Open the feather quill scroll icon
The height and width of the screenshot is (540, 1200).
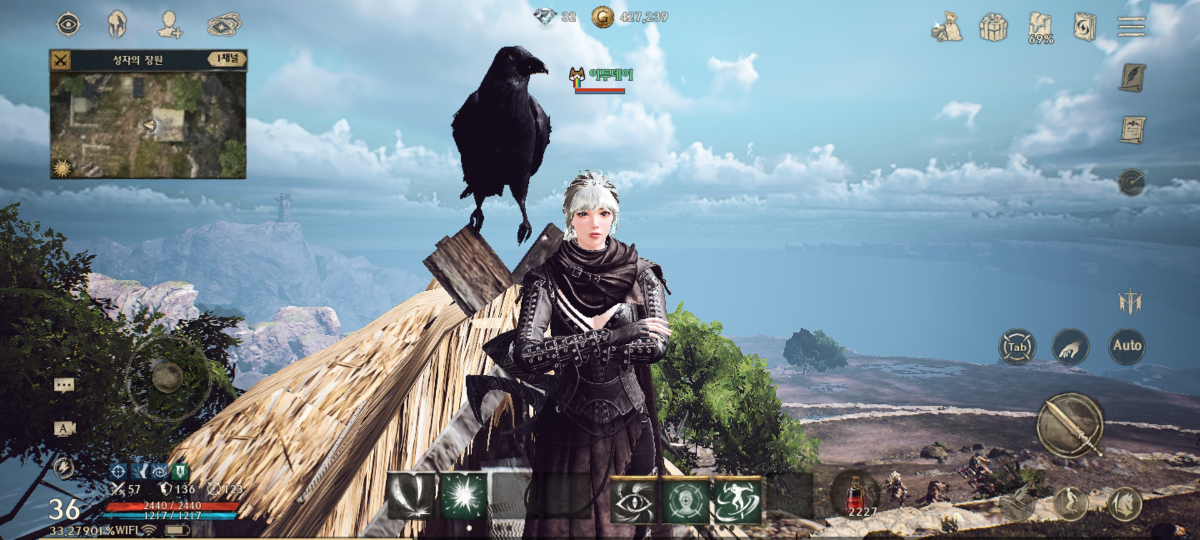(x=1132, y=78)
